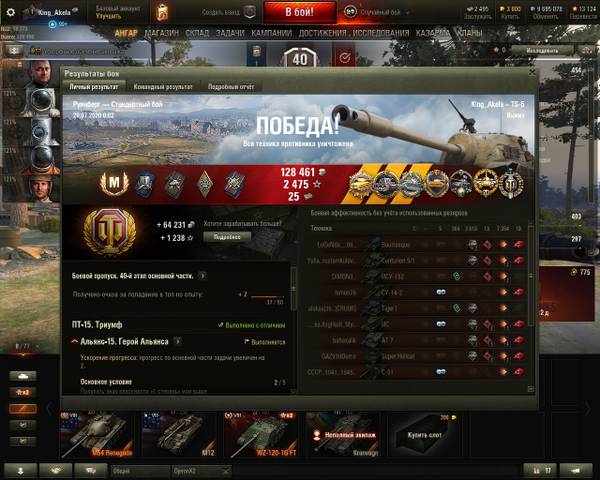
Task: Open the ИССЛЕДОВАНИЯ tech tree
Action: click(385, 33)
